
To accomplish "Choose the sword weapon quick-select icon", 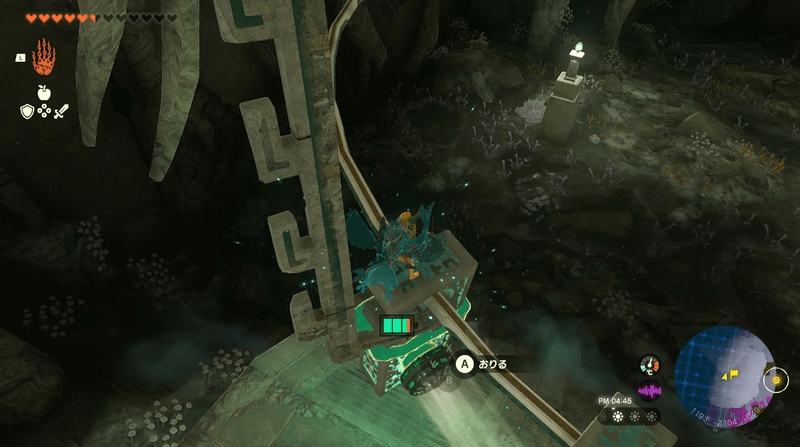I will pyautogui.click(x=61, y=110).
